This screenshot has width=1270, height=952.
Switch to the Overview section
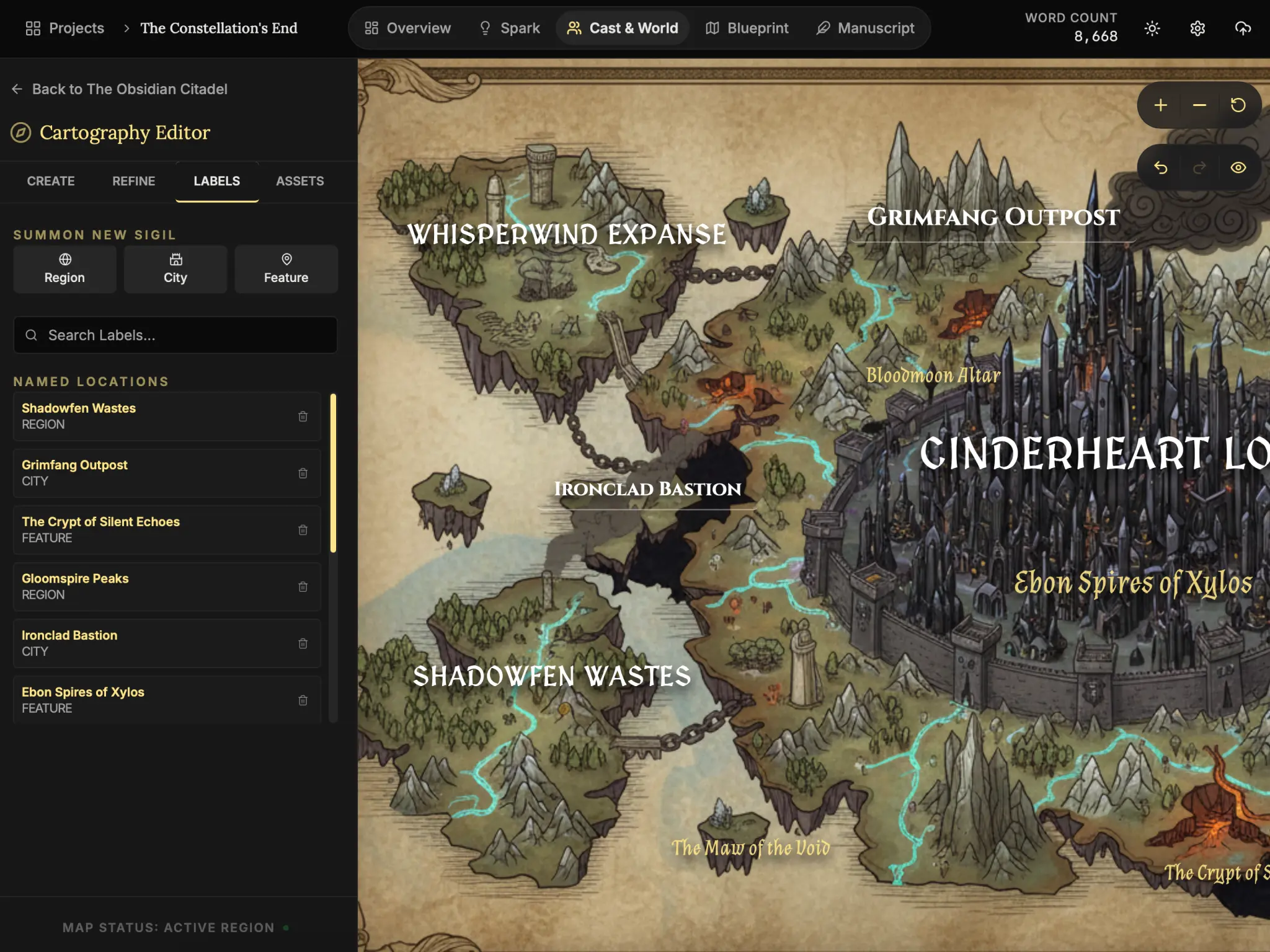click(x=408, y=29)
